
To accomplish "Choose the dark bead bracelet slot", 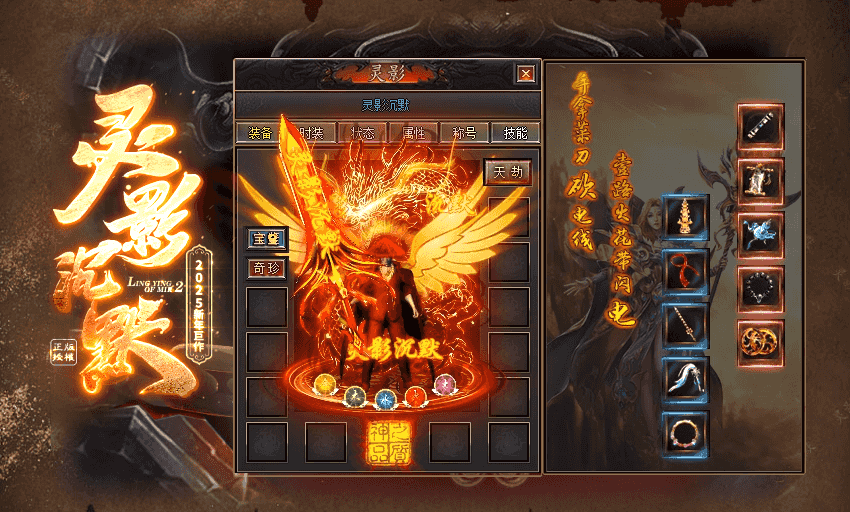I will (760, 289).
